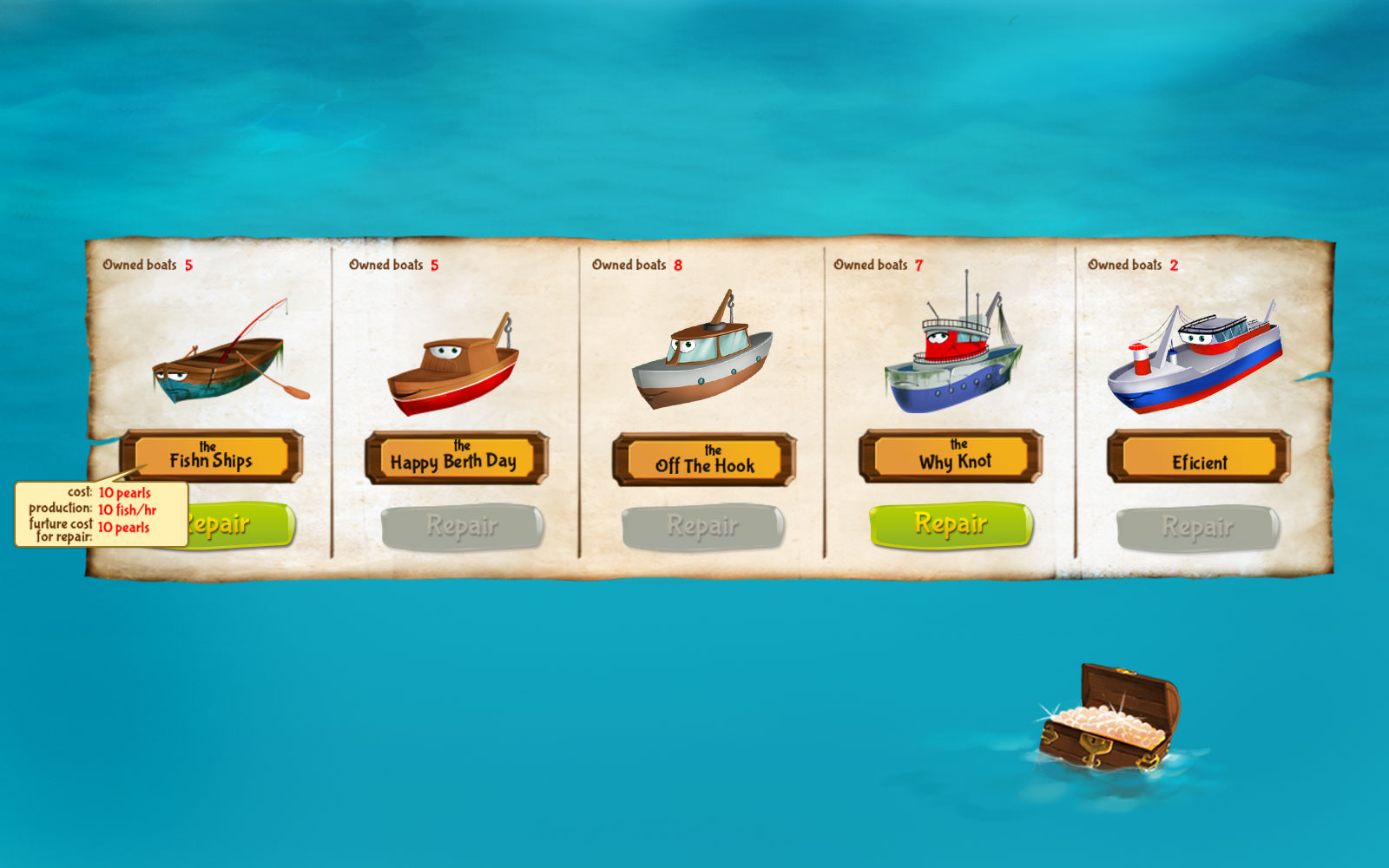Click the greyed Repair under Eficient
1389x868 pixels.
pyautogui.click(x=1197, y=528)
